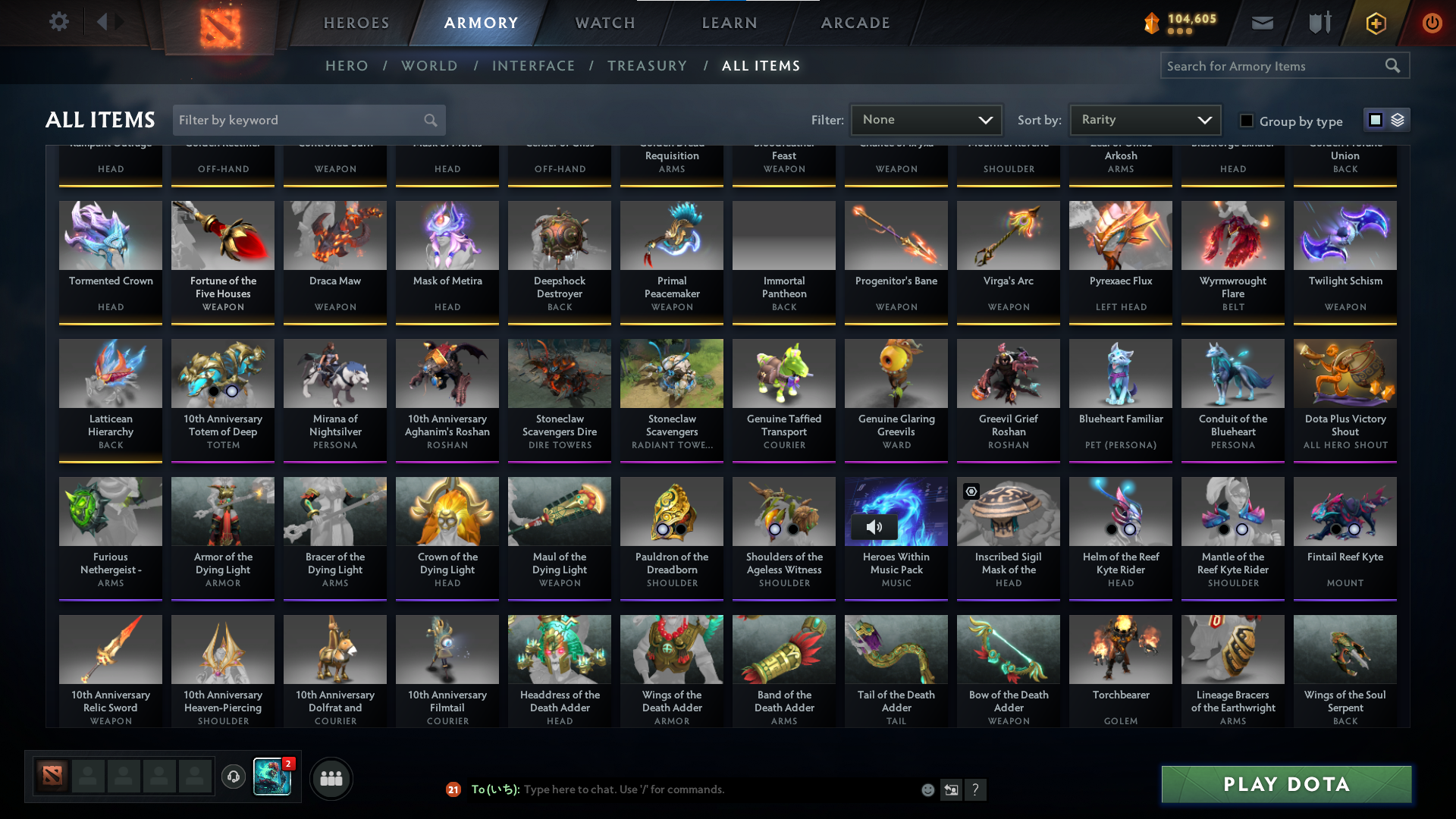This screenshot has width=1456, height=819.
Task: Open the Filter dropdown set to None
Action: tap(927, 120)
